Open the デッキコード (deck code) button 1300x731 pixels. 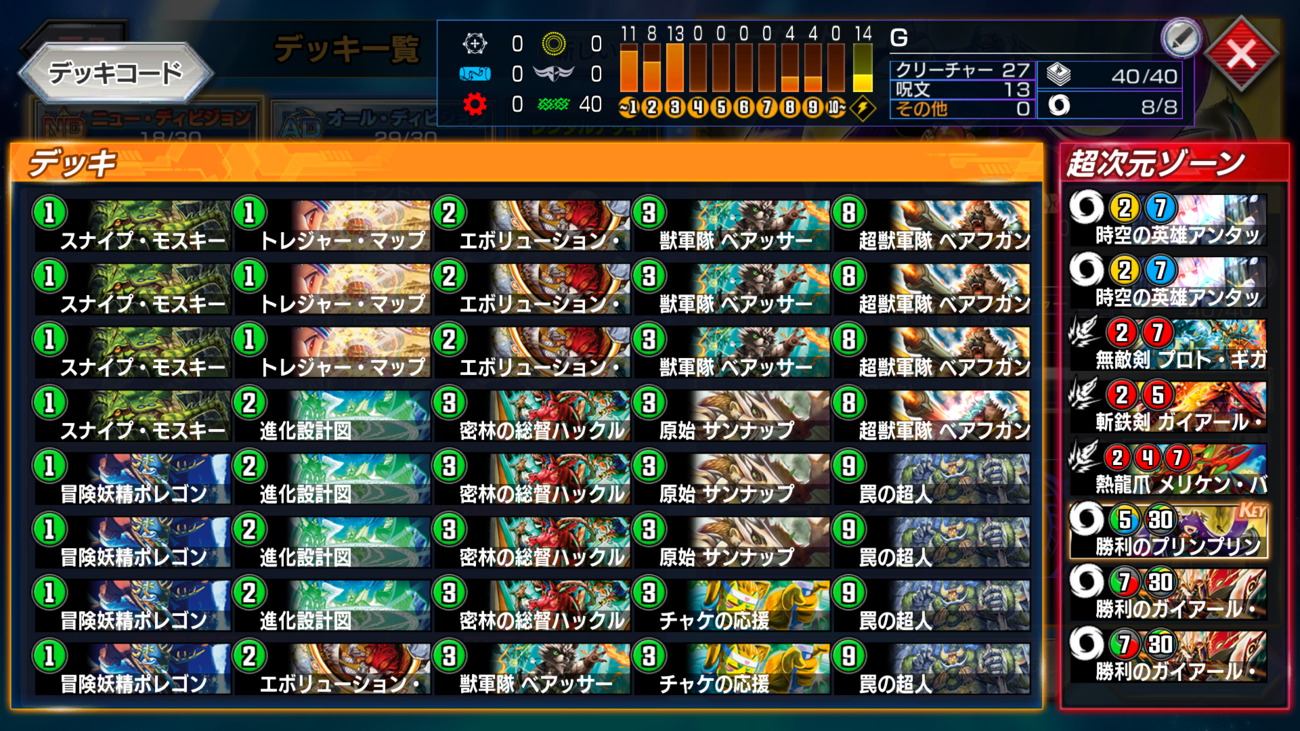click(116, 73)
